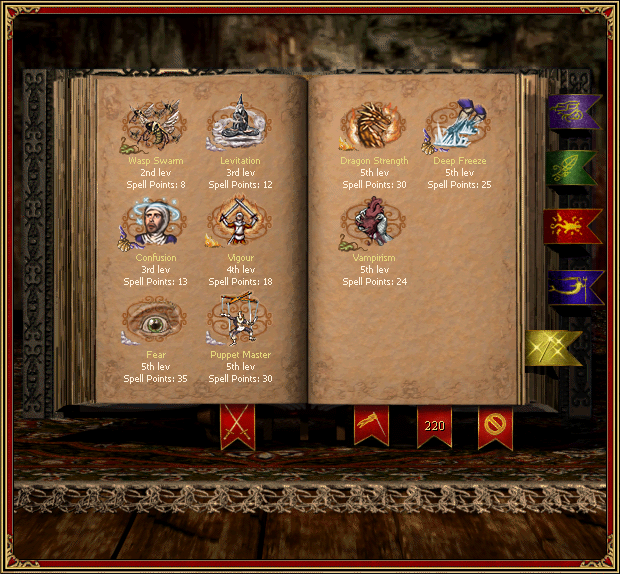Show spells from the crossed swords bookmark

237,426
